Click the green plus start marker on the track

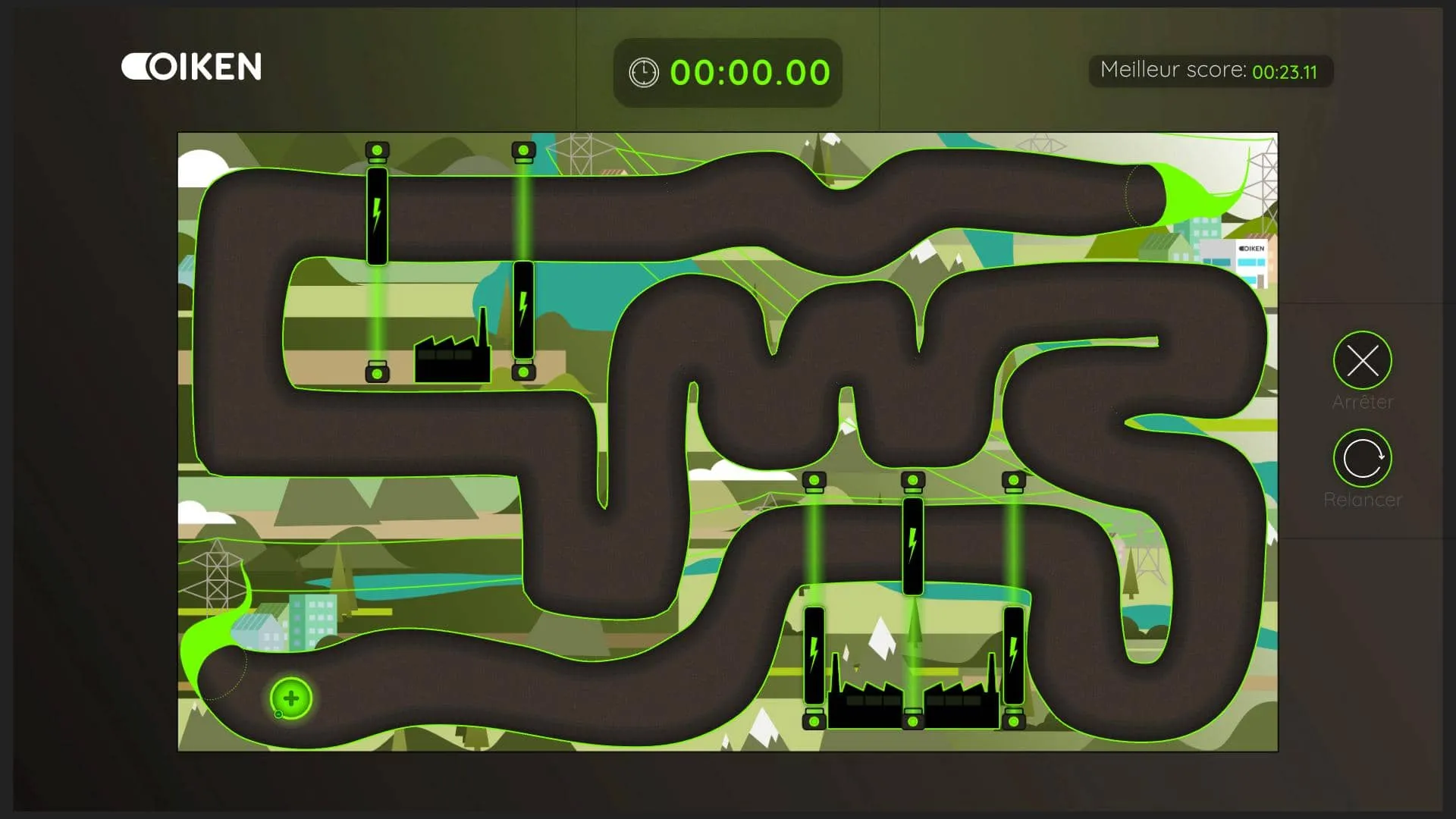coord(290,698)
